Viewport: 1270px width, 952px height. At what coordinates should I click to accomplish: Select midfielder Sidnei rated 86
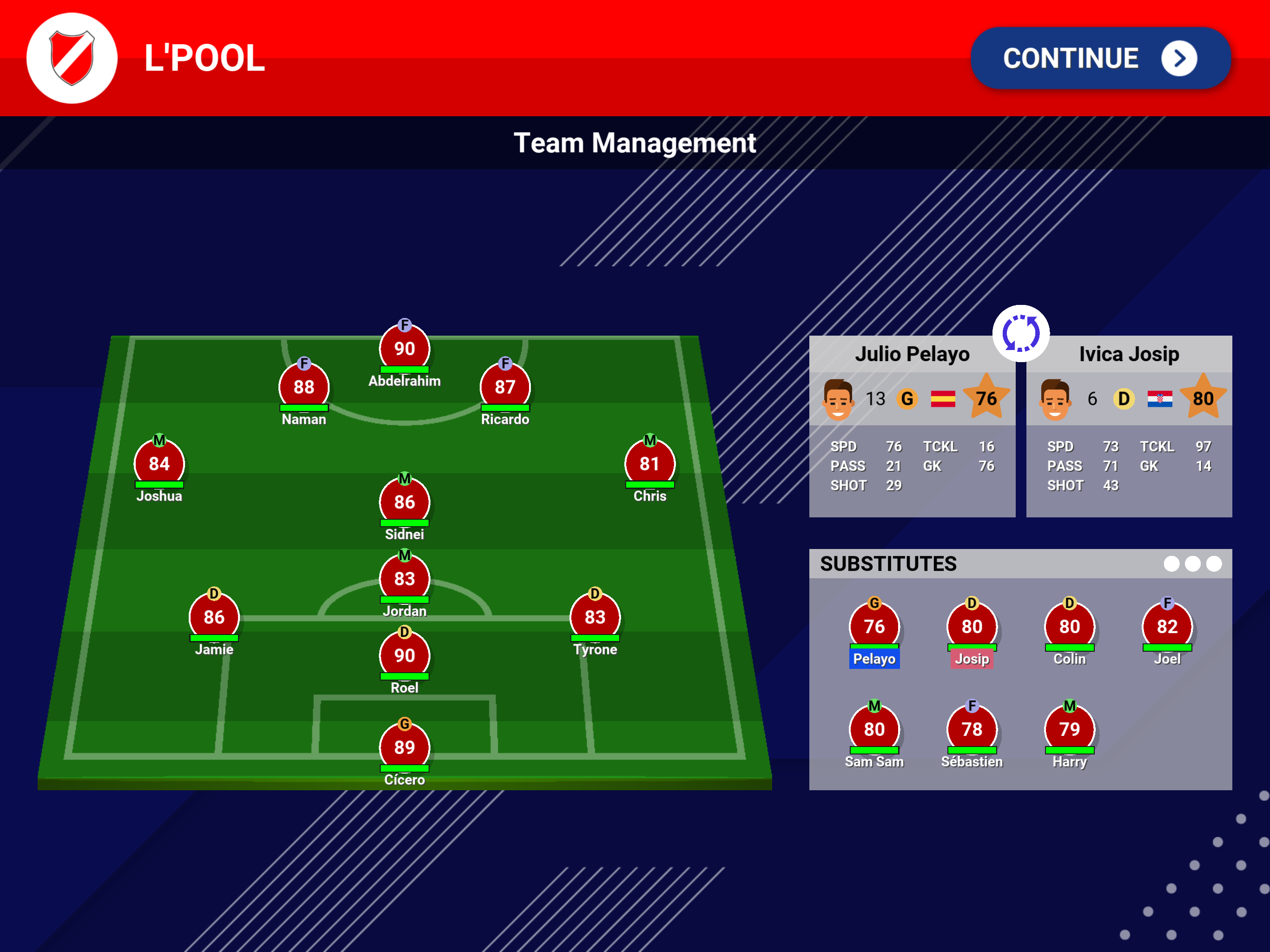coord(404,502)
